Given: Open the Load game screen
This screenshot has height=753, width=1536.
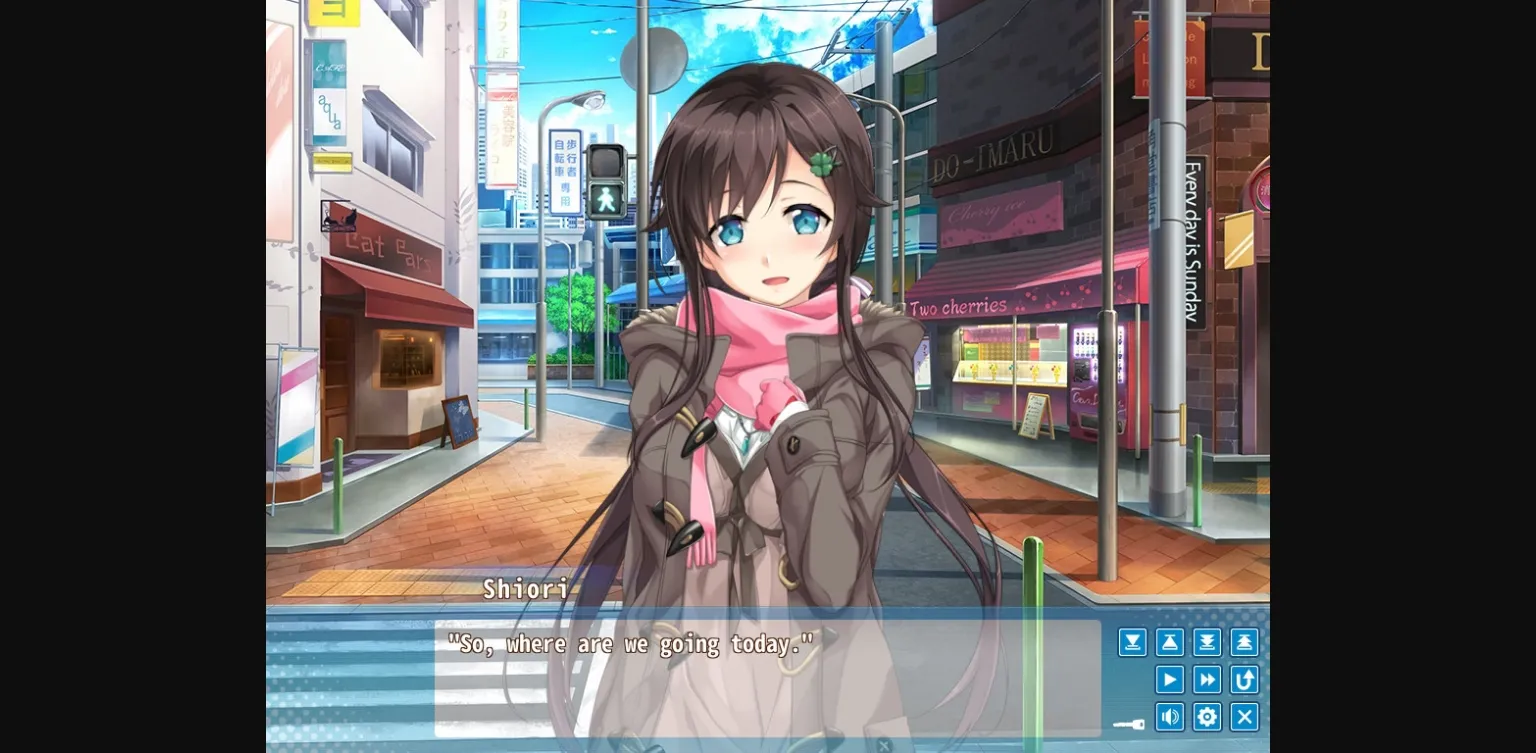Looking at the screenshot, I should click(1169, 642).
